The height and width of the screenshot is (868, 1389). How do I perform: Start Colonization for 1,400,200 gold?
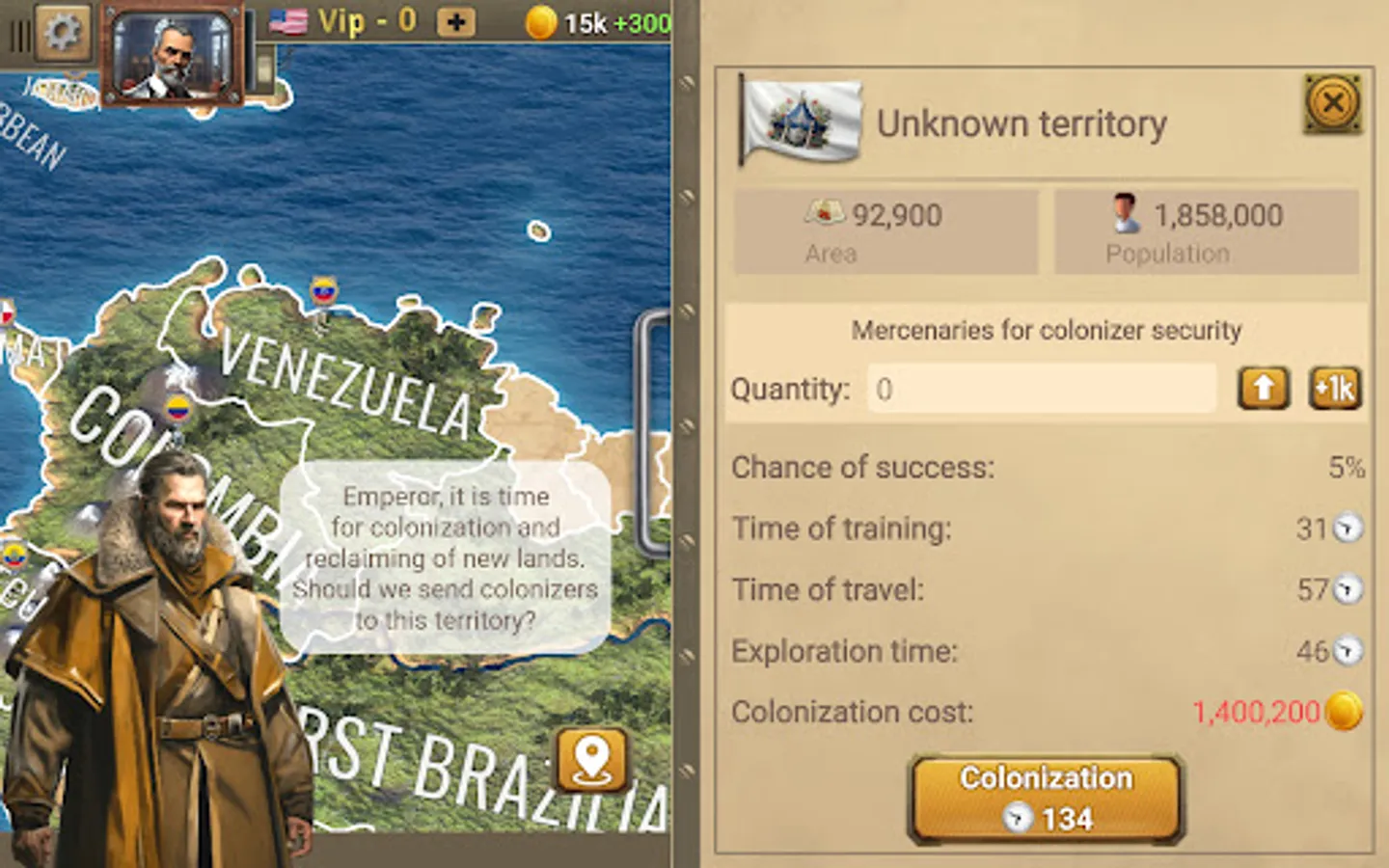(1045, 798)
